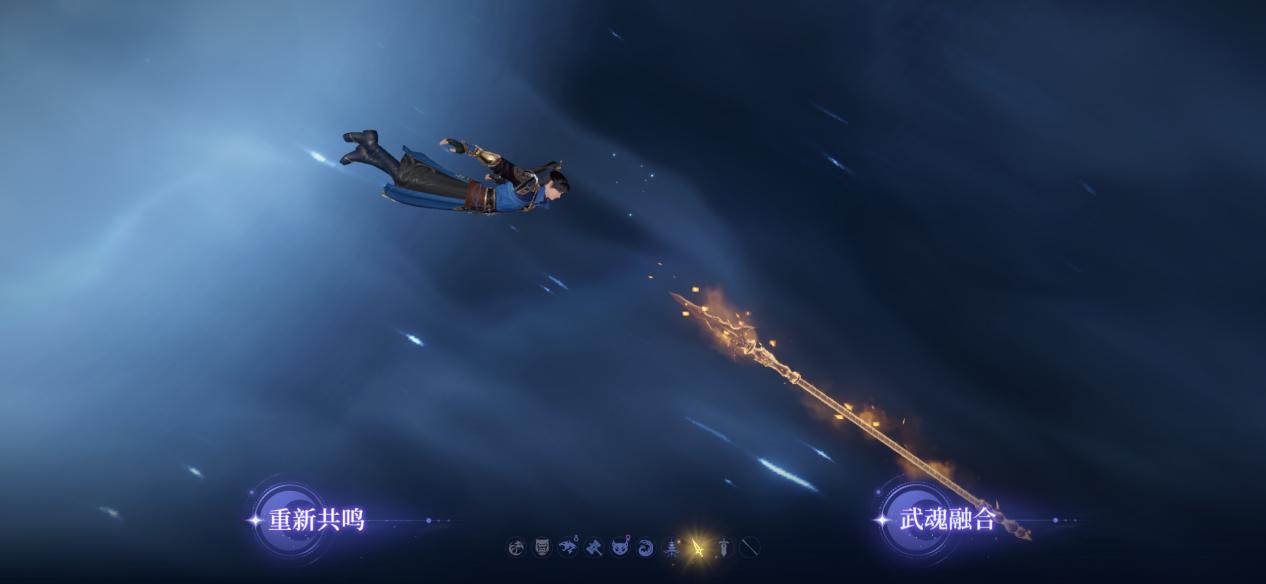Select the tiger soul icon
Screen dimensions: 1266x584
click(568, 547)
